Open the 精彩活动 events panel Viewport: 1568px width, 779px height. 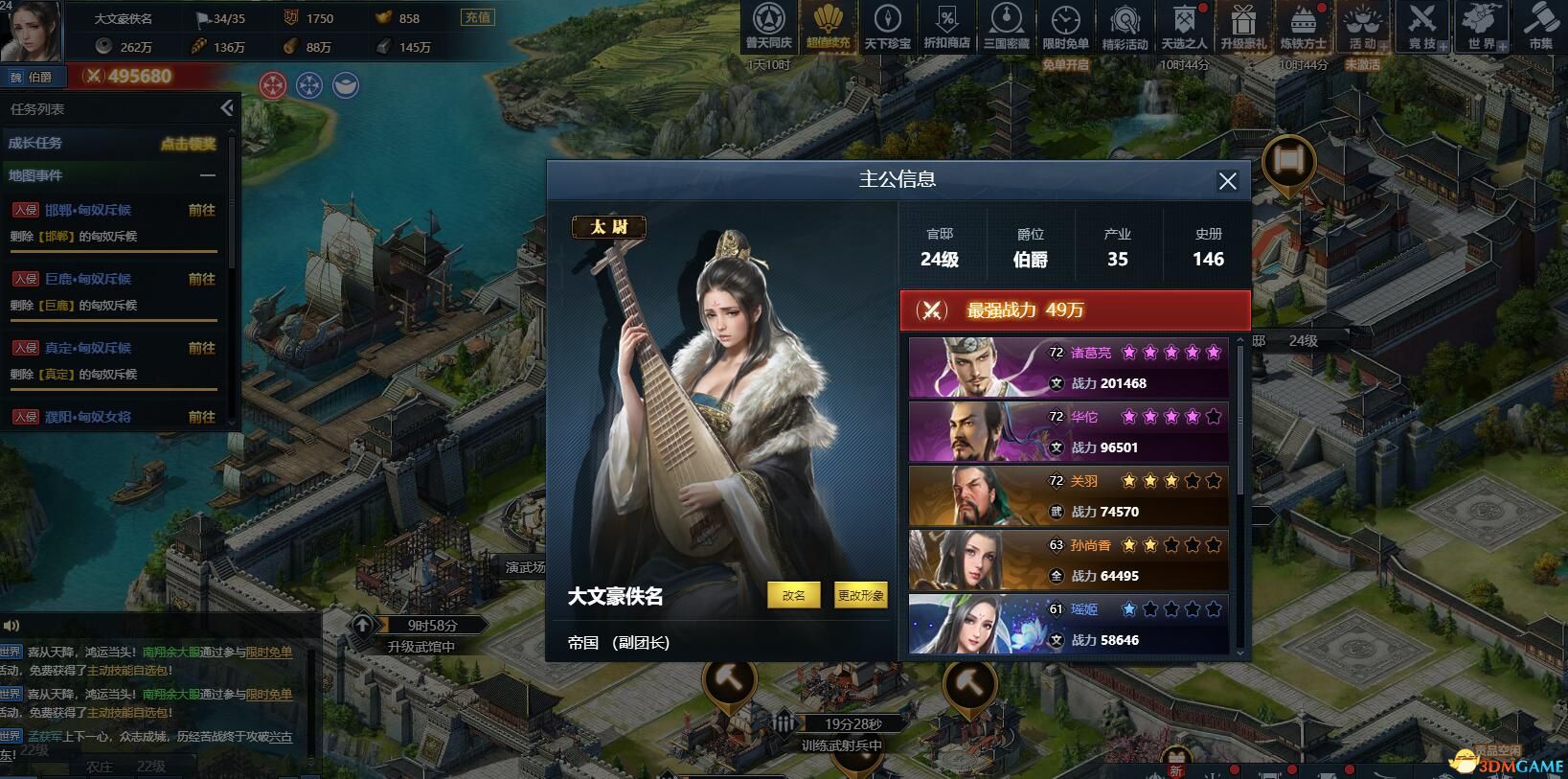[x=1125, y=27]
